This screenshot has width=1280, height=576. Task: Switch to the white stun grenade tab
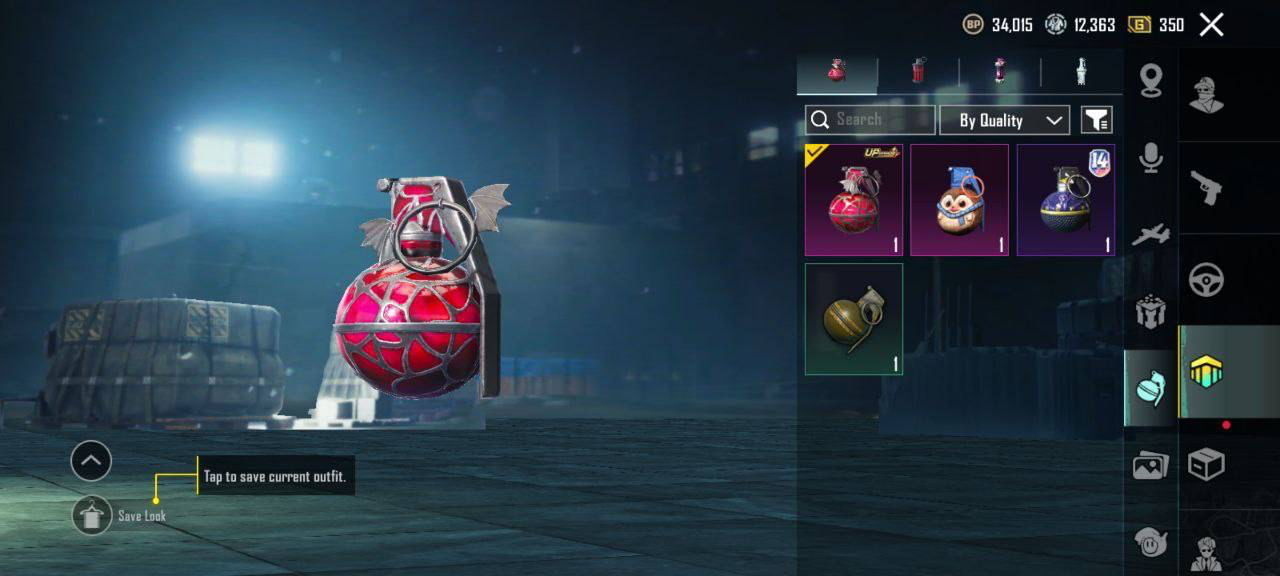click(1080, 72)
